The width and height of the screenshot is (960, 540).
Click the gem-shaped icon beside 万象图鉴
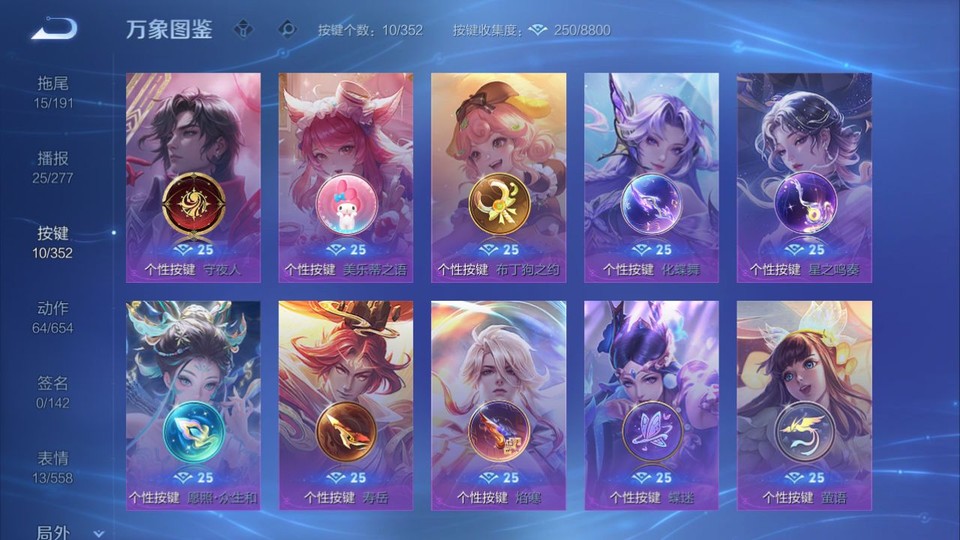tap(243, 29)
